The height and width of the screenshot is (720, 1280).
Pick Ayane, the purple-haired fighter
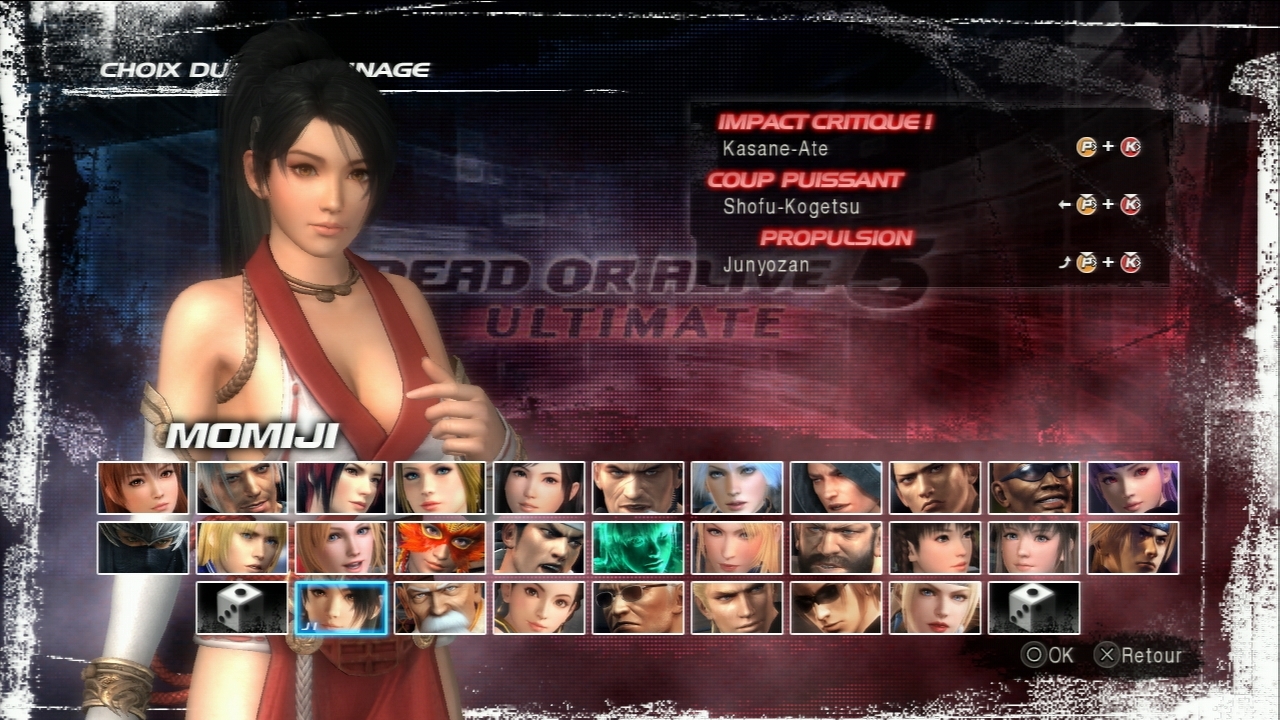[x=1133, y=488]
